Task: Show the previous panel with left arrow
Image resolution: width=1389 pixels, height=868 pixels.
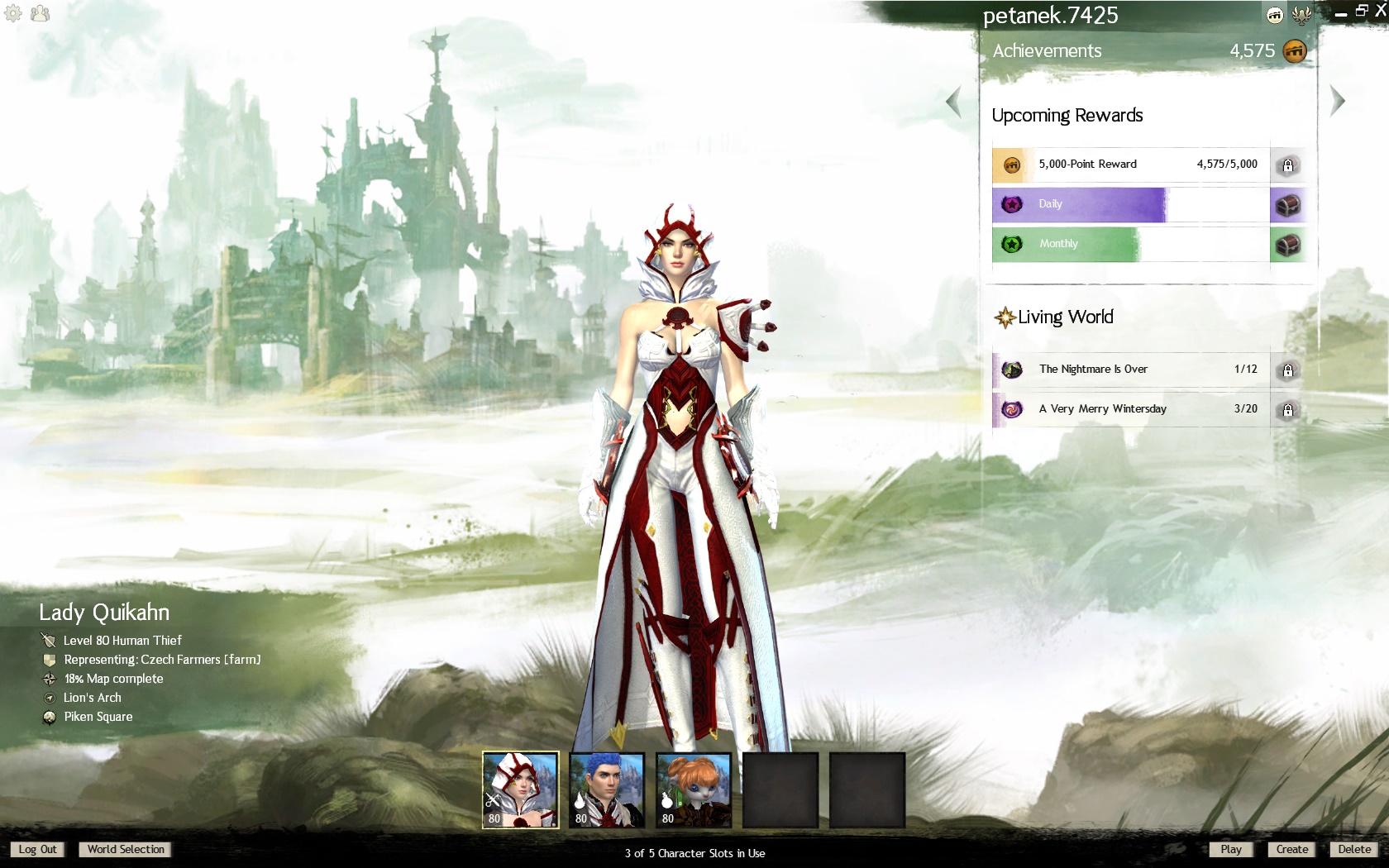Action: (953, 102)
